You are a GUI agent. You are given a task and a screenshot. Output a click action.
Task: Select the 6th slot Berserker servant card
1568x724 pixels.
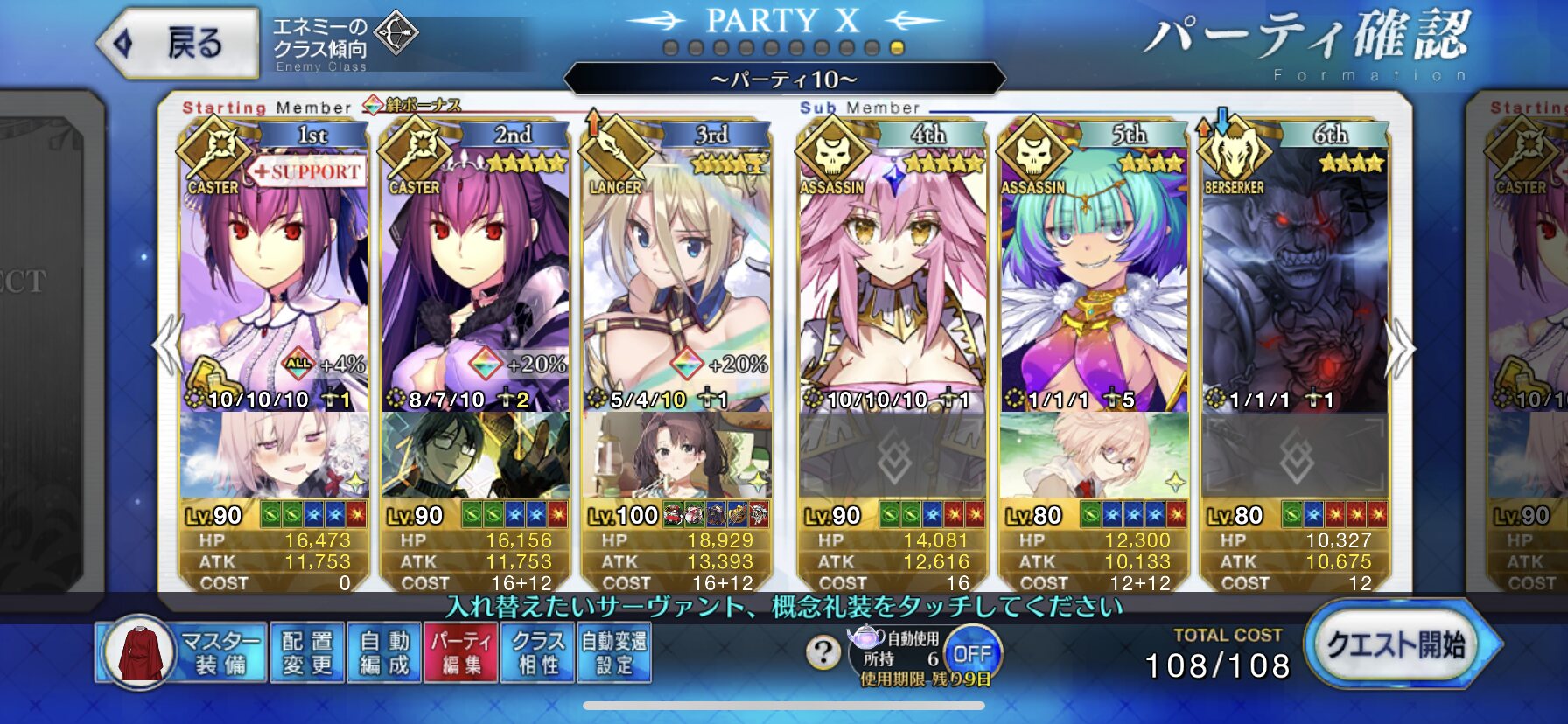coord(1295,280)
